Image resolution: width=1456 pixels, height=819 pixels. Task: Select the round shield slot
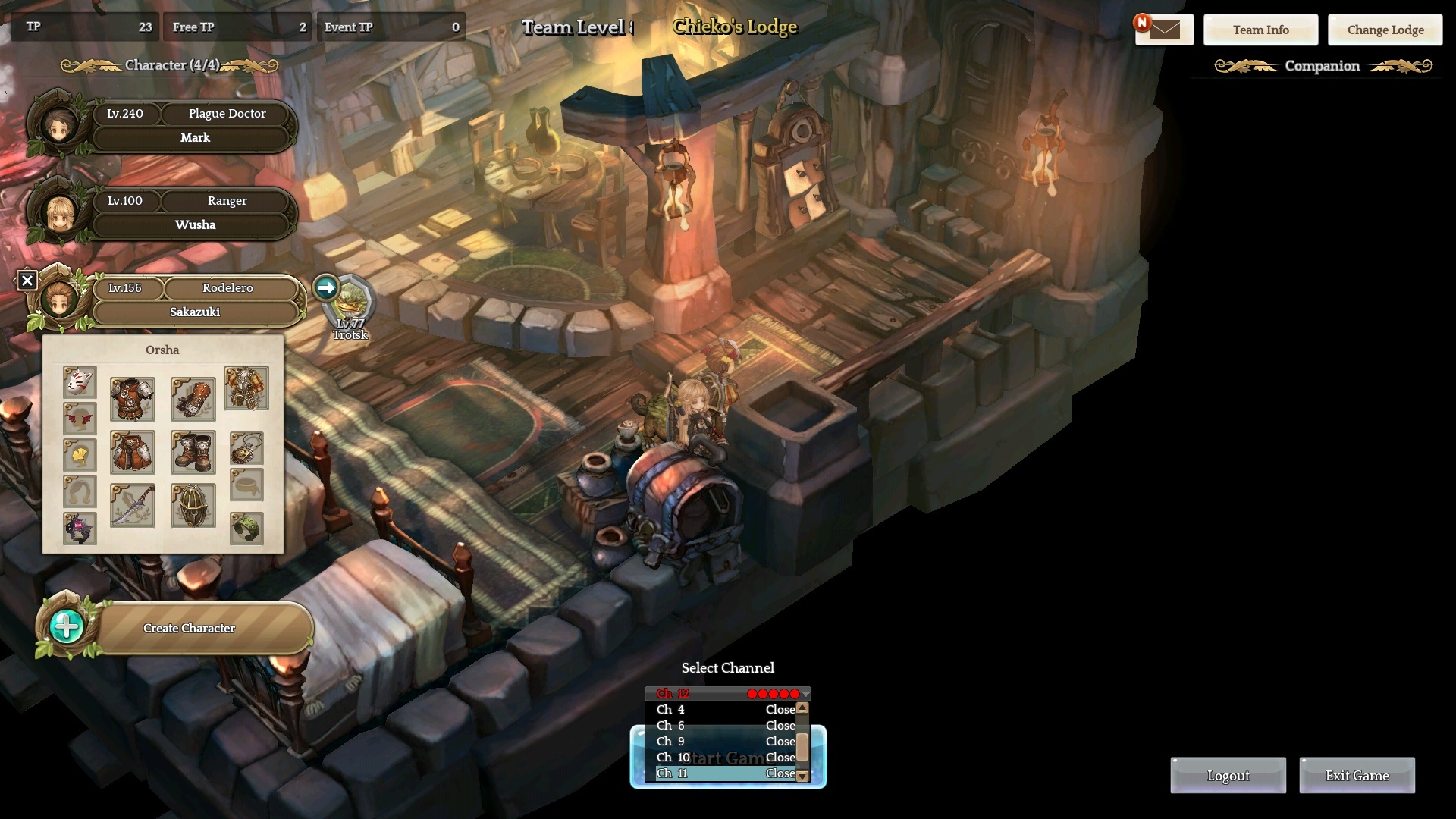coord(193,505)
